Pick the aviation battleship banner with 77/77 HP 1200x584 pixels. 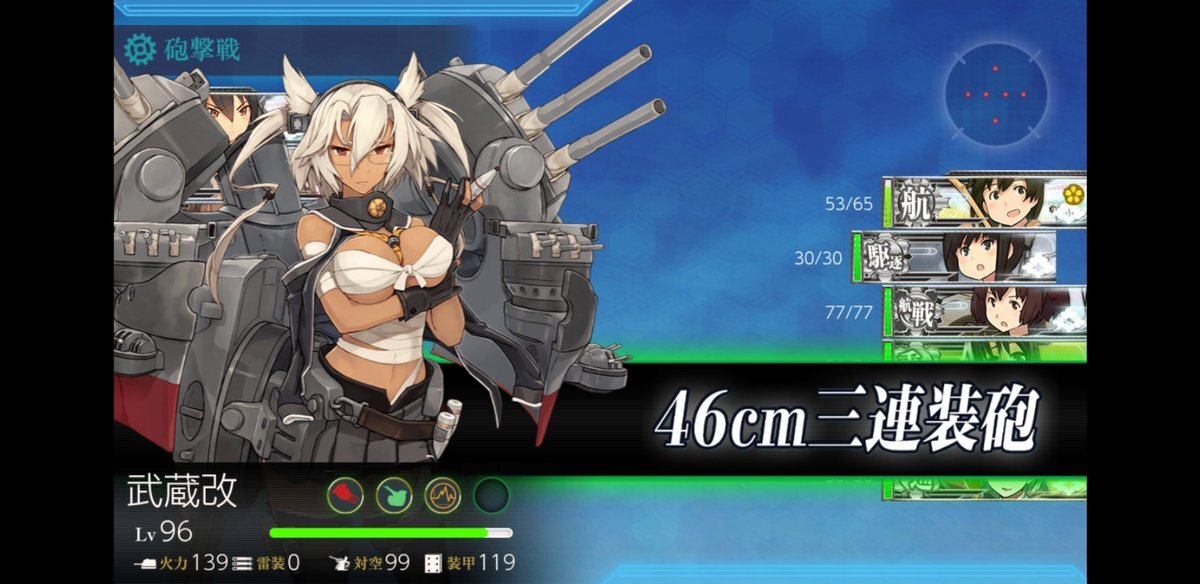984,312
